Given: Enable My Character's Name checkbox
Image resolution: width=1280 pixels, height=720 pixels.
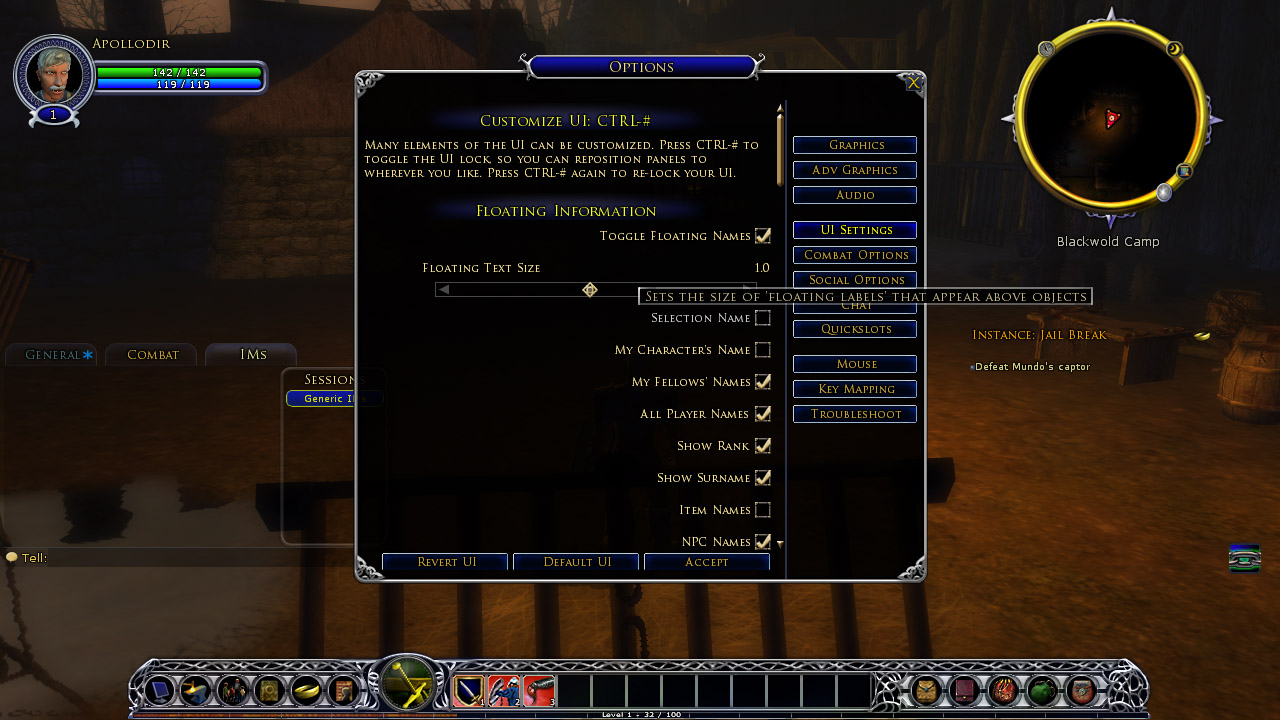Looking at the screenshot, I should click(763, 350).
